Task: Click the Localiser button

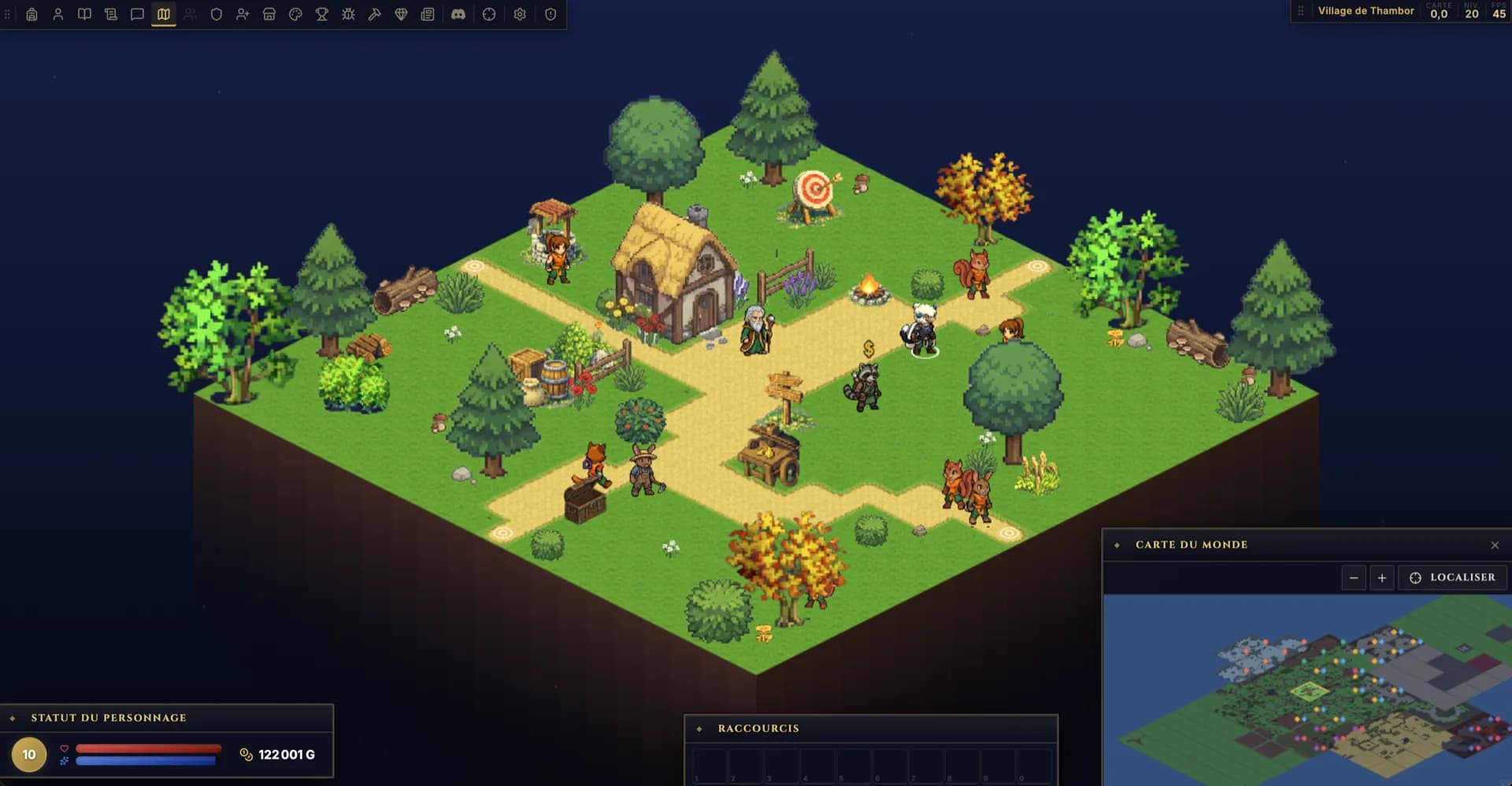Action: click(x=1452, y=577)
